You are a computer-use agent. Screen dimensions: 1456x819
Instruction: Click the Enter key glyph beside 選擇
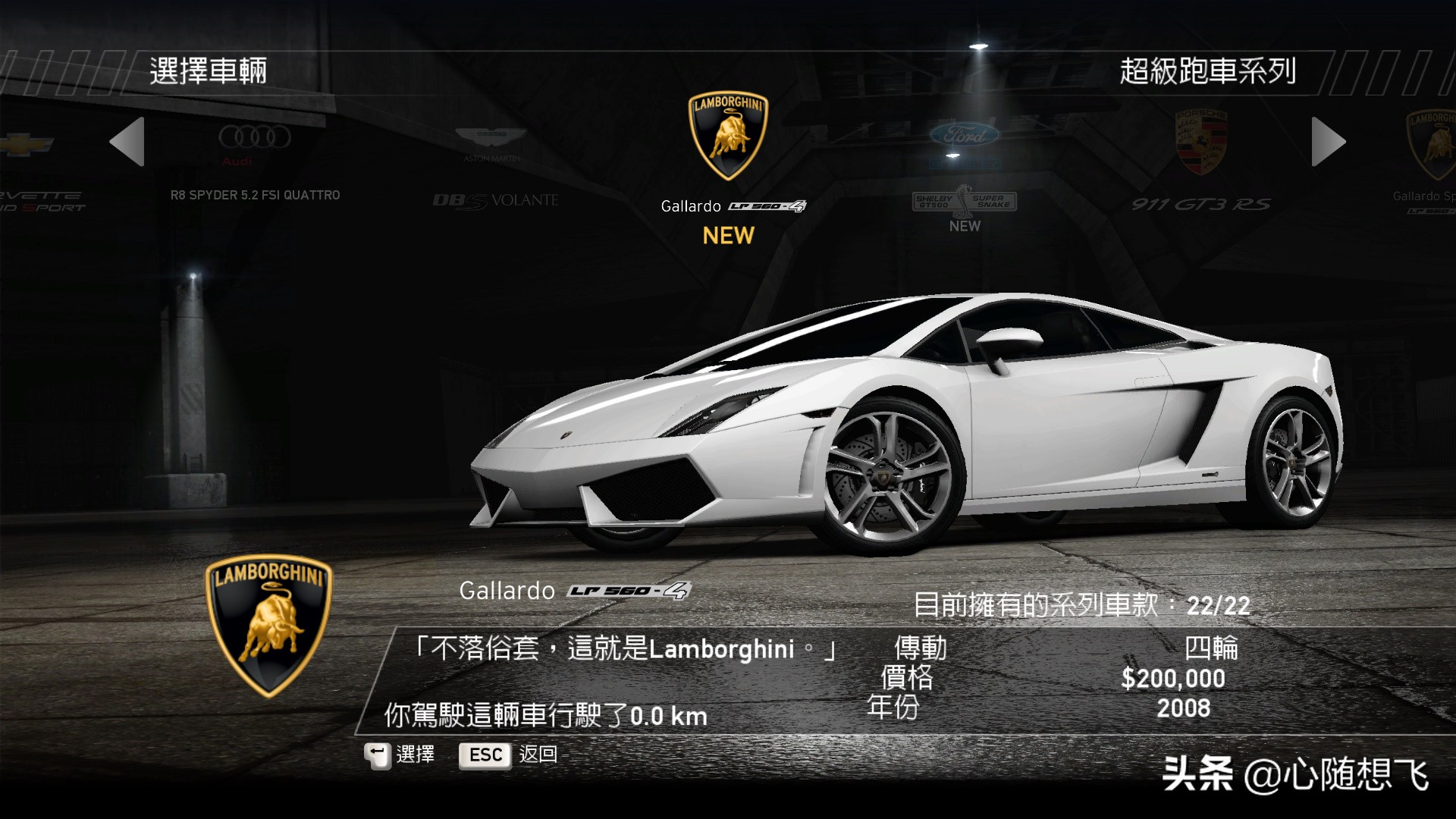pos(377,755)
